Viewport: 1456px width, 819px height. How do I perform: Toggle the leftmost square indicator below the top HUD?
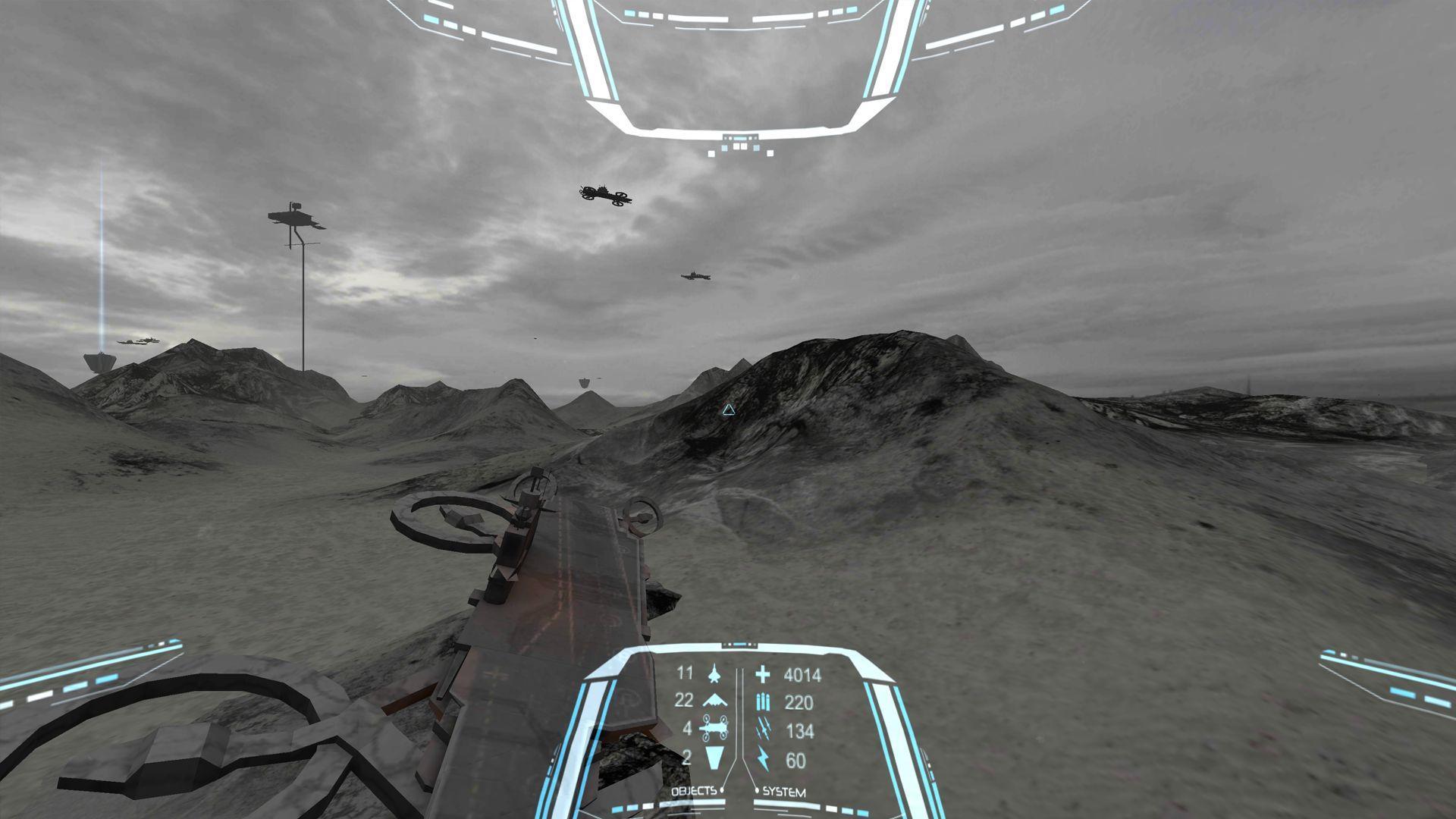(711, 154)
